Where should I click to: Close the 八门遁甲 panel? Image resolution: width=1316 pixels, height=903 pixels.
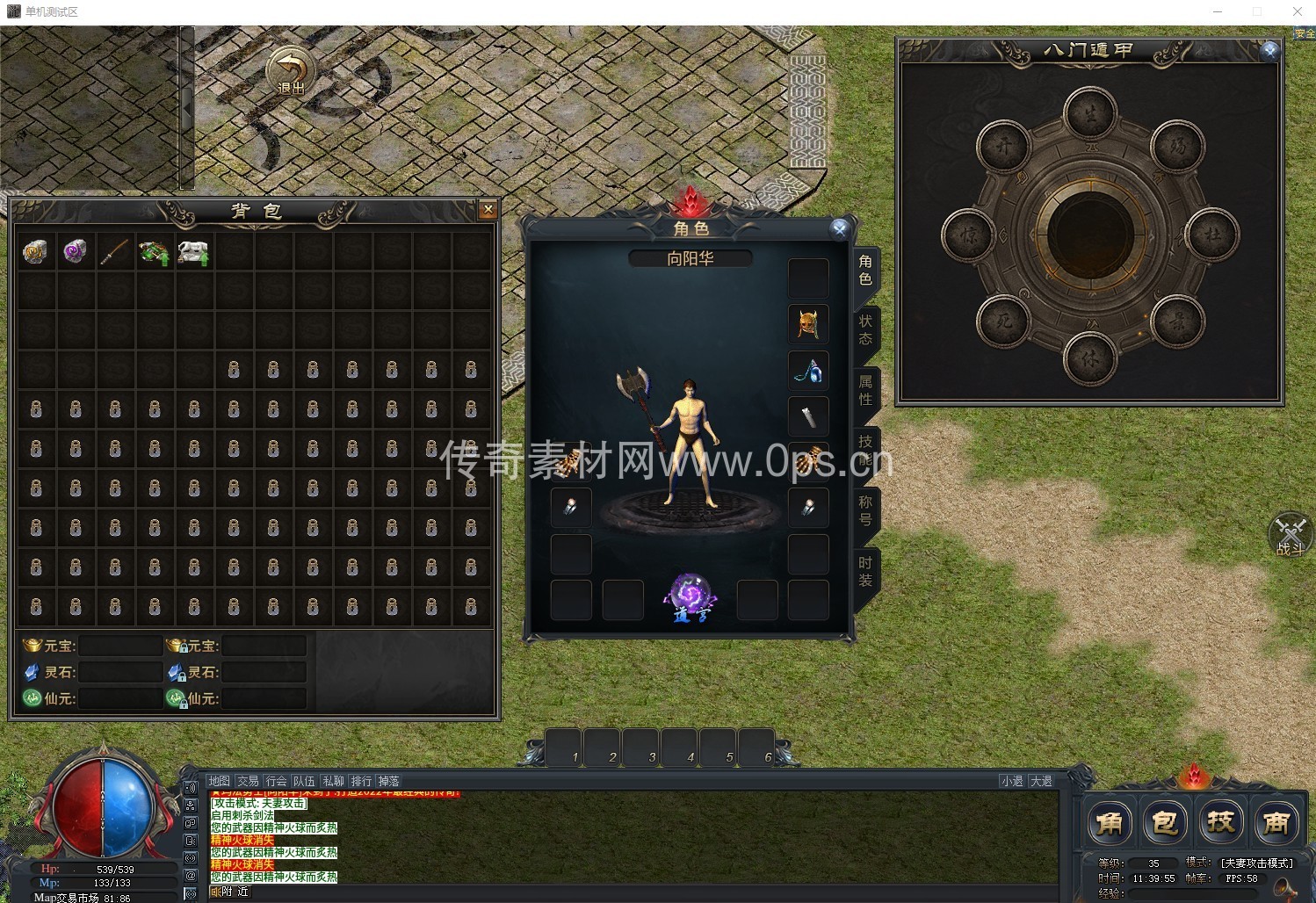click(x=1269, y=51)
